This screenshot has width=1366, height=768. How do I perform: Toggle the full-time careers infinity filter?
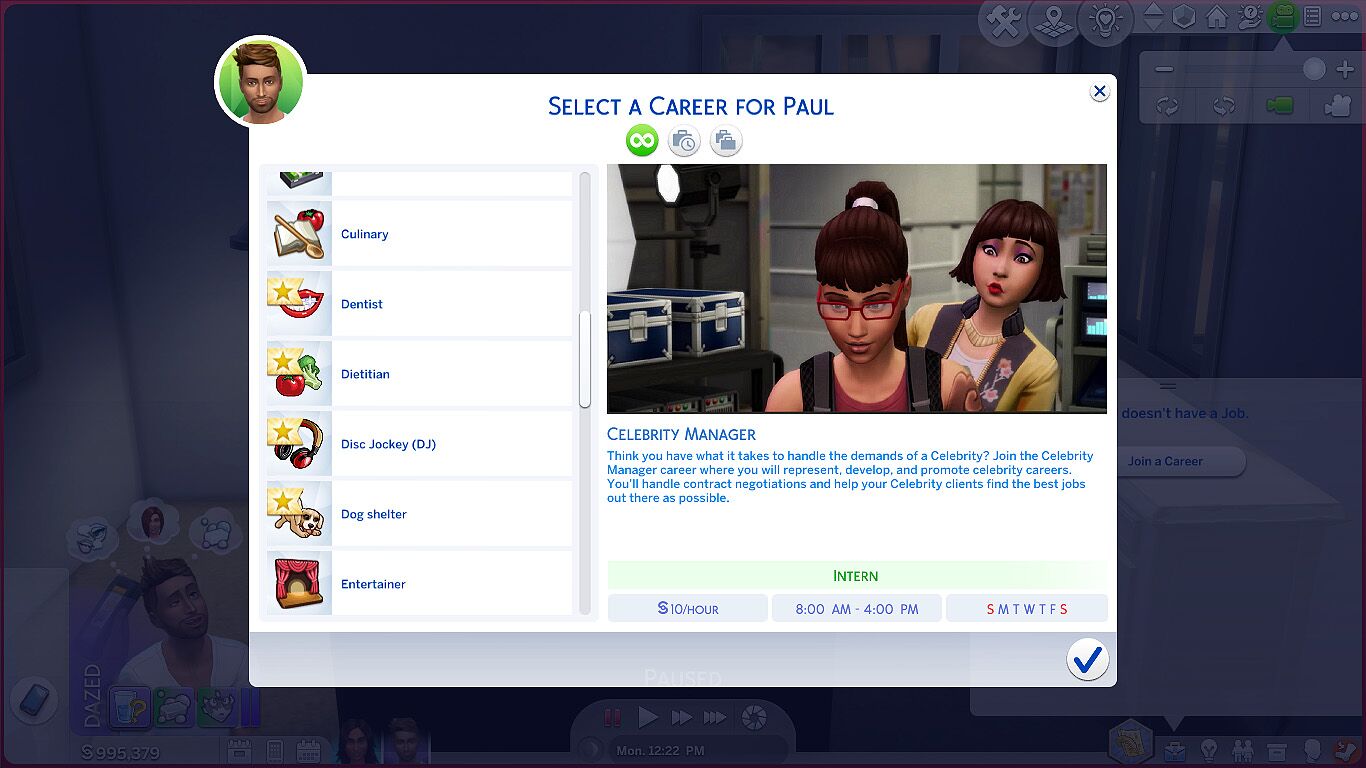coord(642,140)
